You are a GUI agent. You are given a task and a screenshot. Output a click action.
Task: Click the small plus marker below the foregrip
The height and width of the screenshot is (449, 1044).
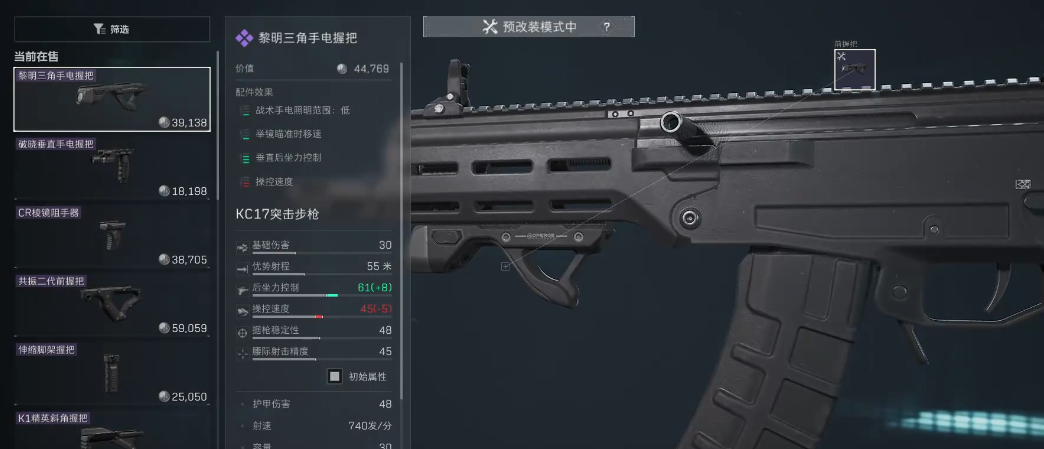click(x=505, y=266)
